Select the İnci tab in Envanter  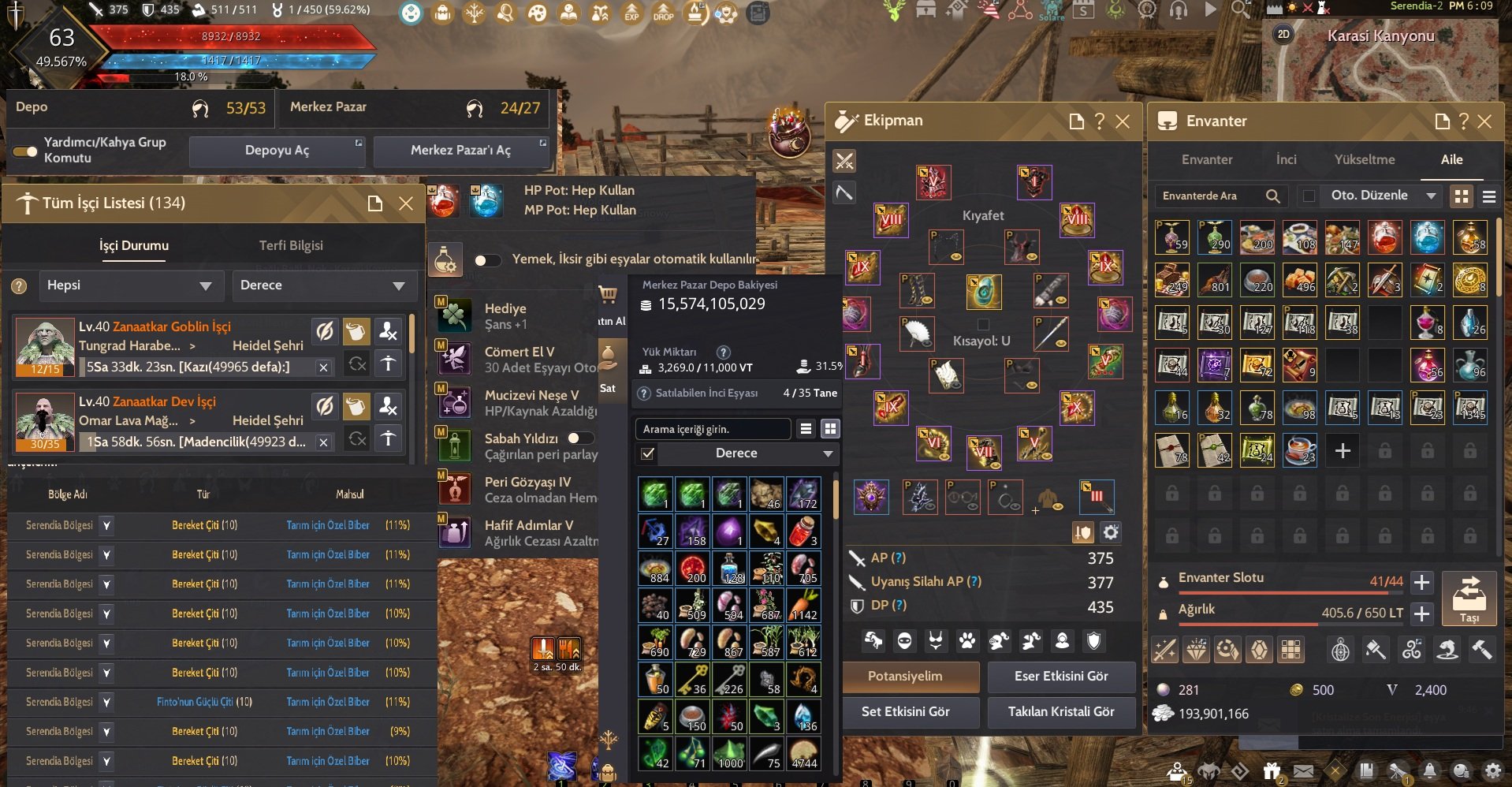[1286, 159]
